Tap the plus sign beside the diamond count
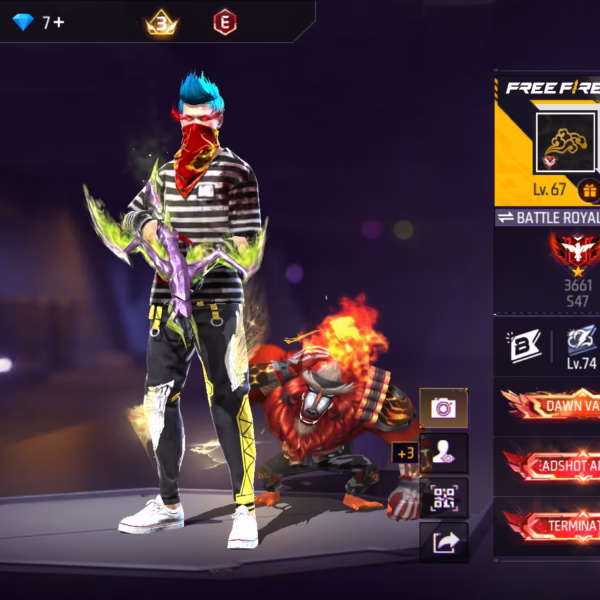This screenshot has height=600, width=600. (59, 22)
